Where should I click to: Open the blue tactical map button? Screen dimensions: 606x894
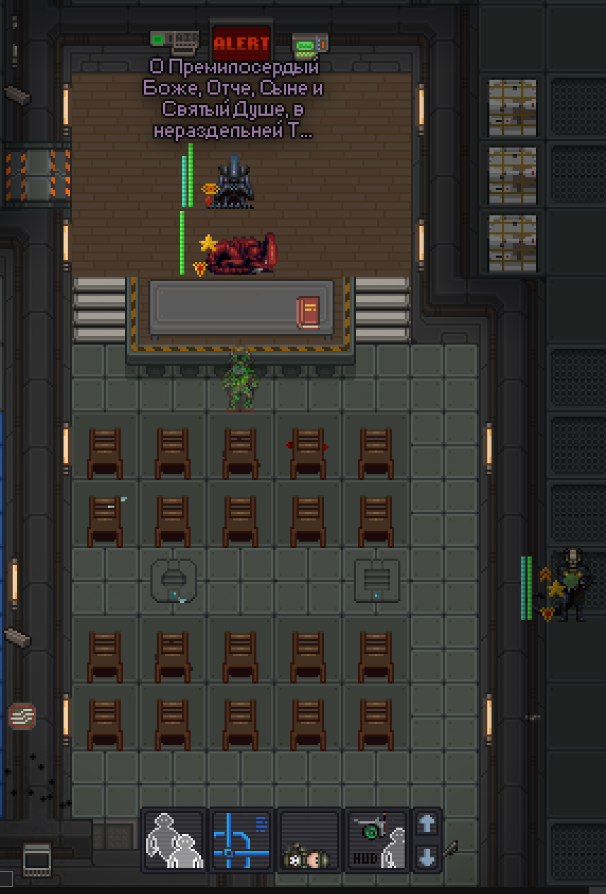241,840
